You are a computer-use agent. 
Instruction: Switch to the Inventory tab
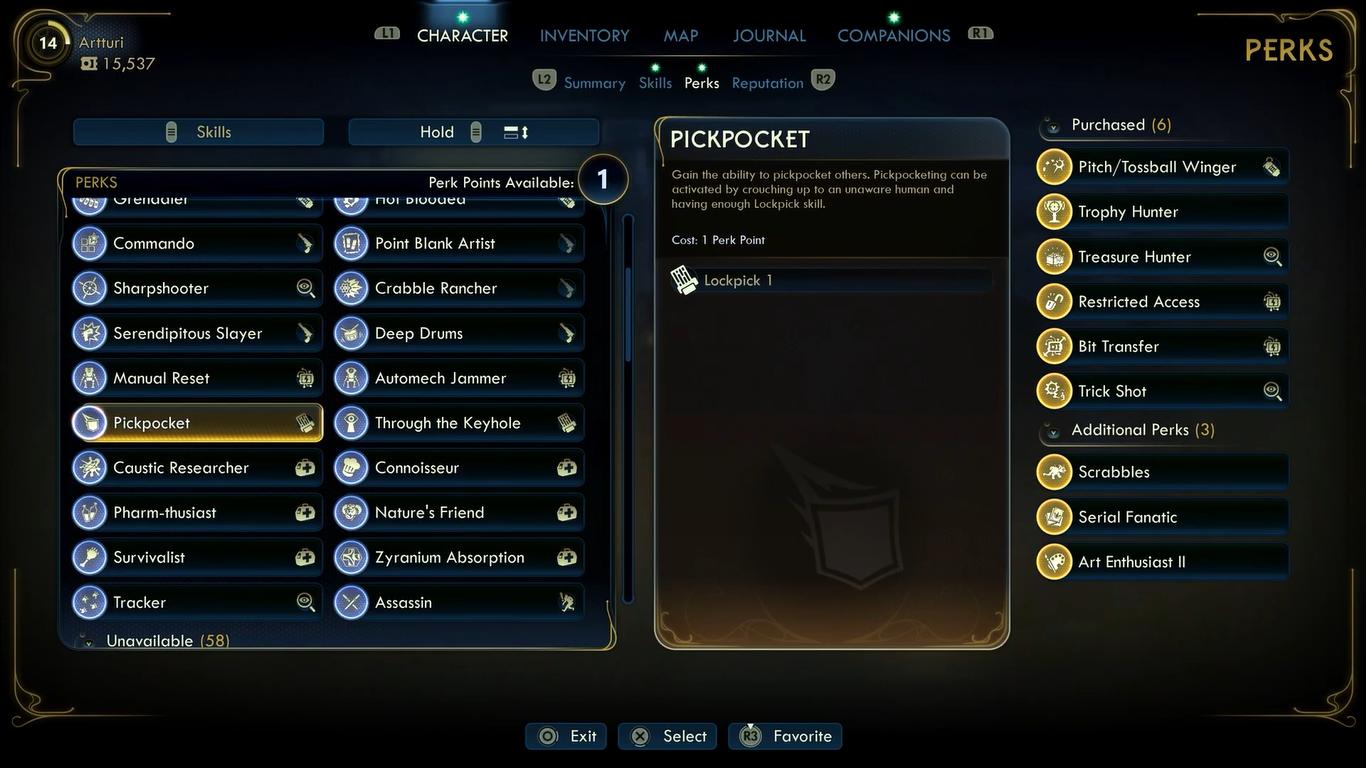tap(584, 36)
